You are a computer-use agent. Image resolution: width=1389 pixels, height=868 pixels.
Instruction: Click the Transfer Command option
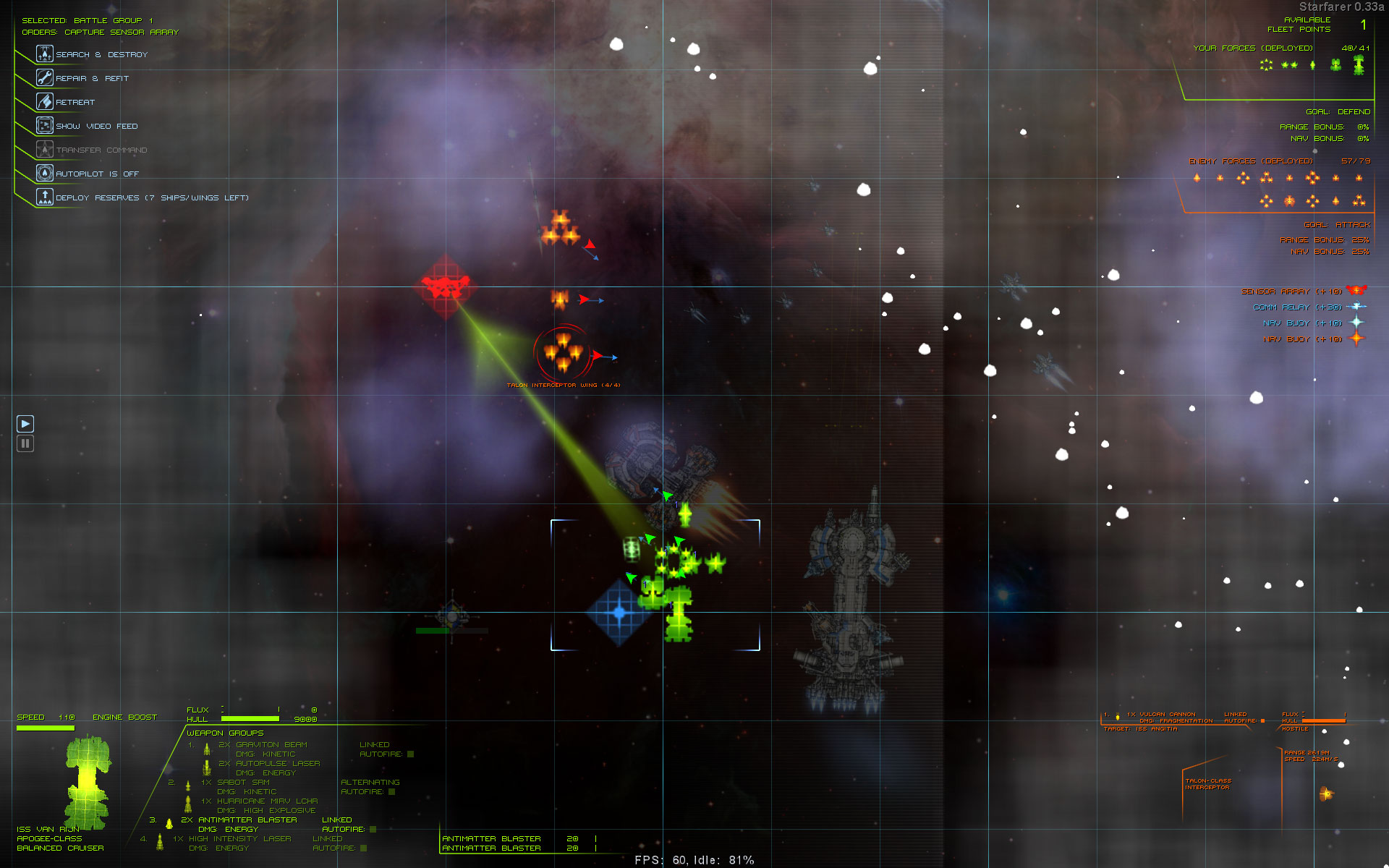pyautogui.click(x=45, y=149)
